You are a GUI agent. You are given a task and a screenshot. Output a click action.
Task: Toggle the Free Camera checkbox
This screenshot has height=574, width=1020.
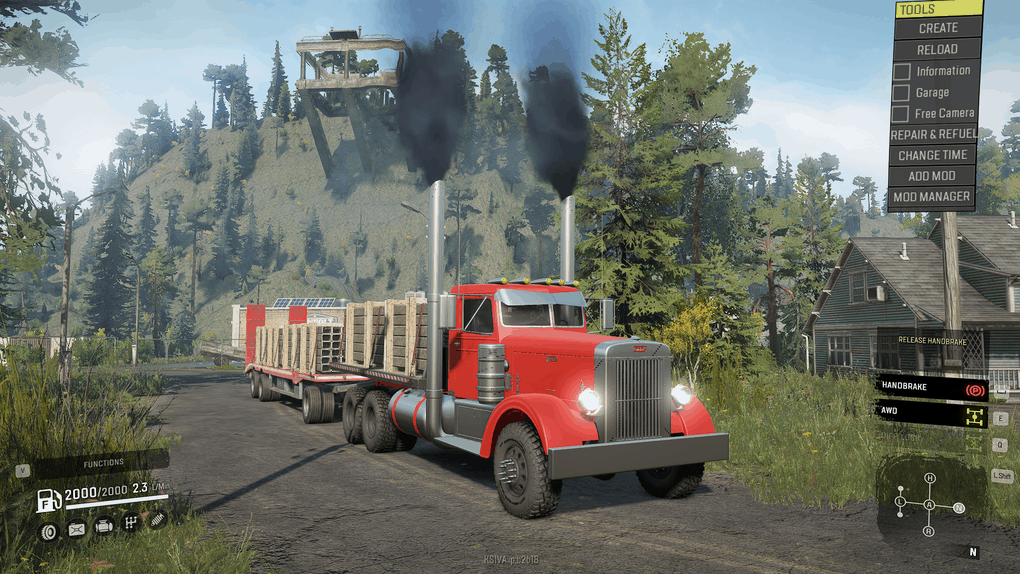(x=902, y=113)
